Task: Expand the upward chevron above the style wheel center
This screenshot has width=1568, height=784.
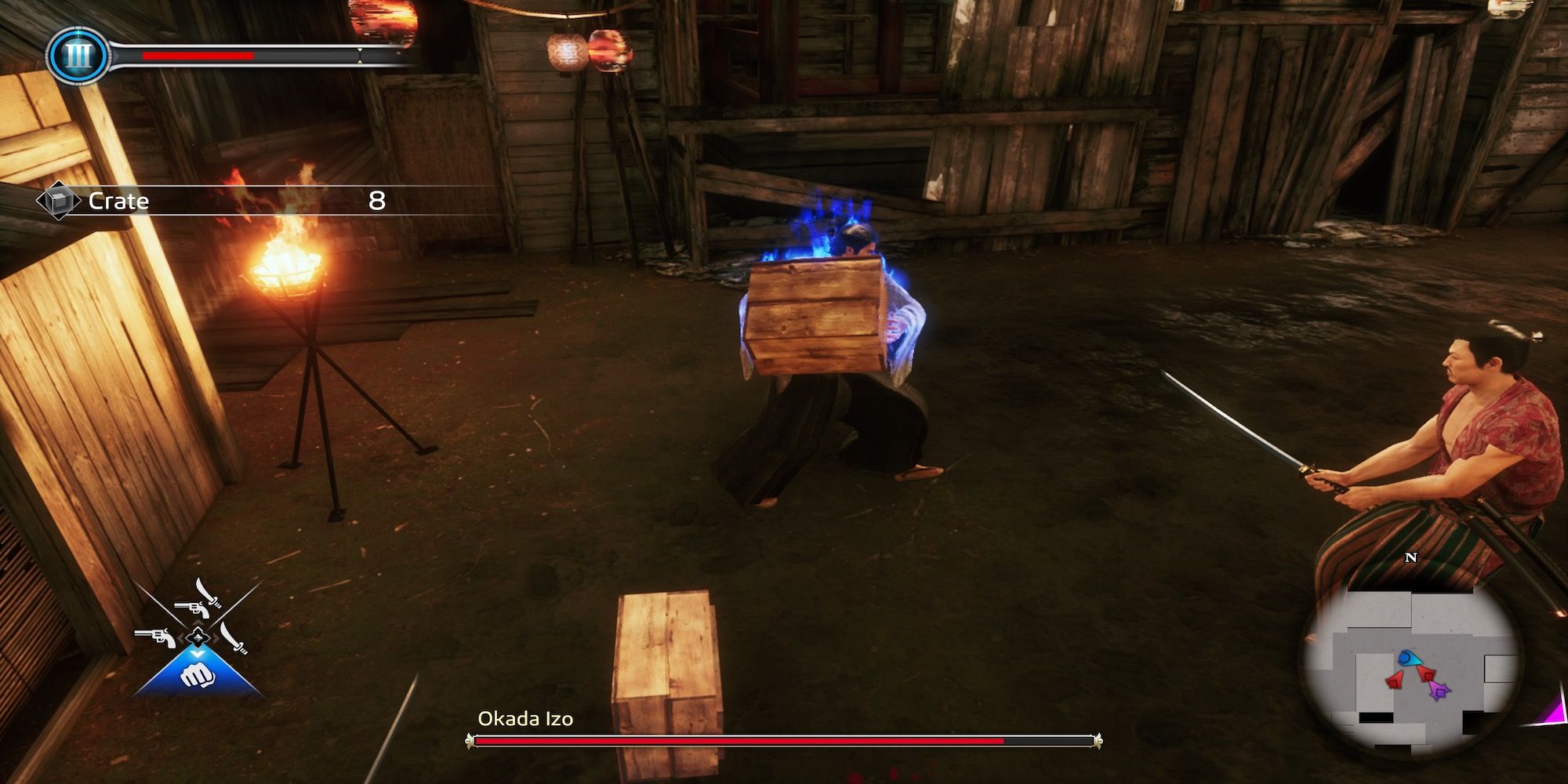Action: tap(198, 622)
